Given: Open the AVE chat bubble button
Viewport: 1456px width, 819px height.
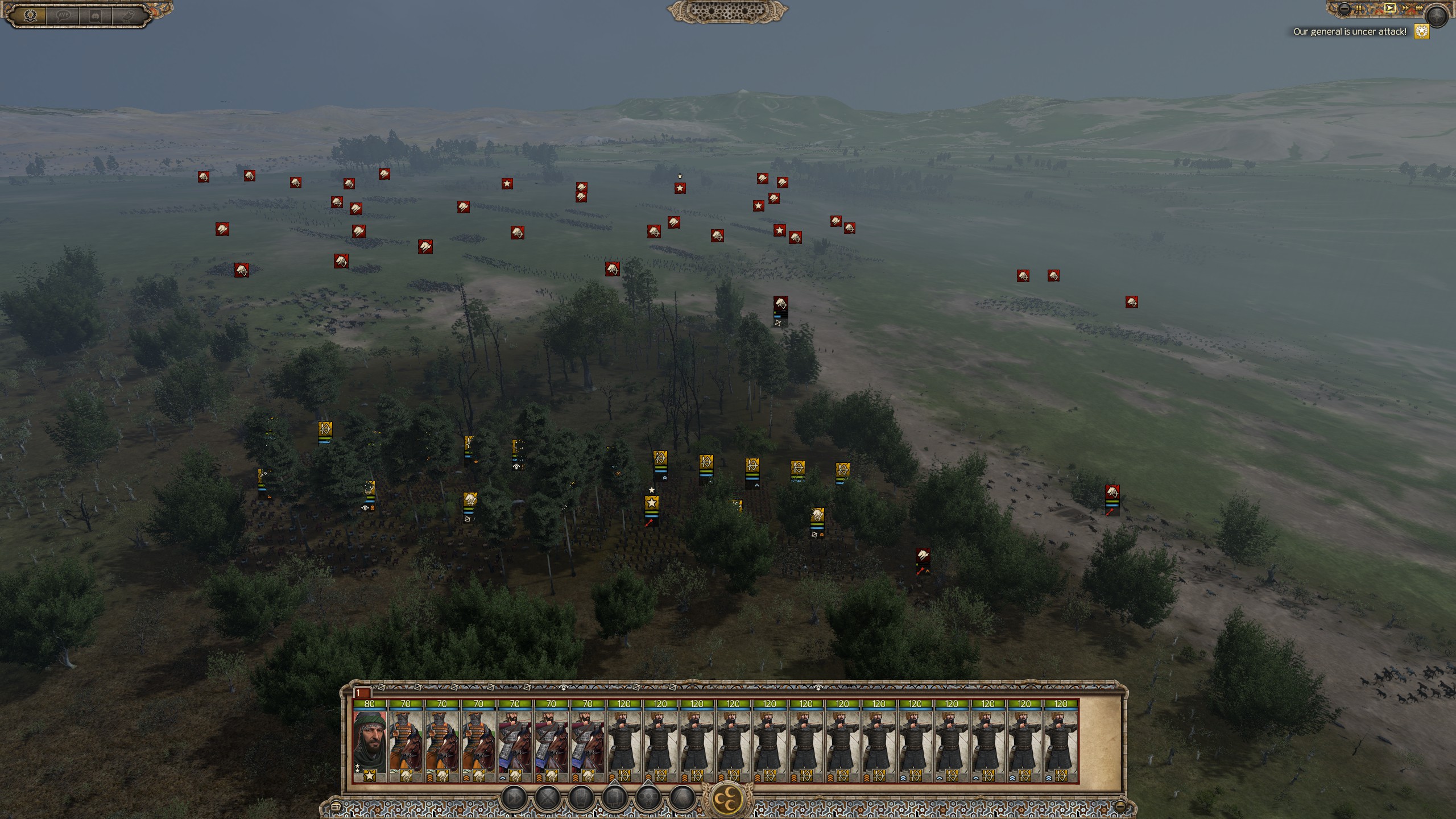Looking at the screenshot, I should point(63,15).
